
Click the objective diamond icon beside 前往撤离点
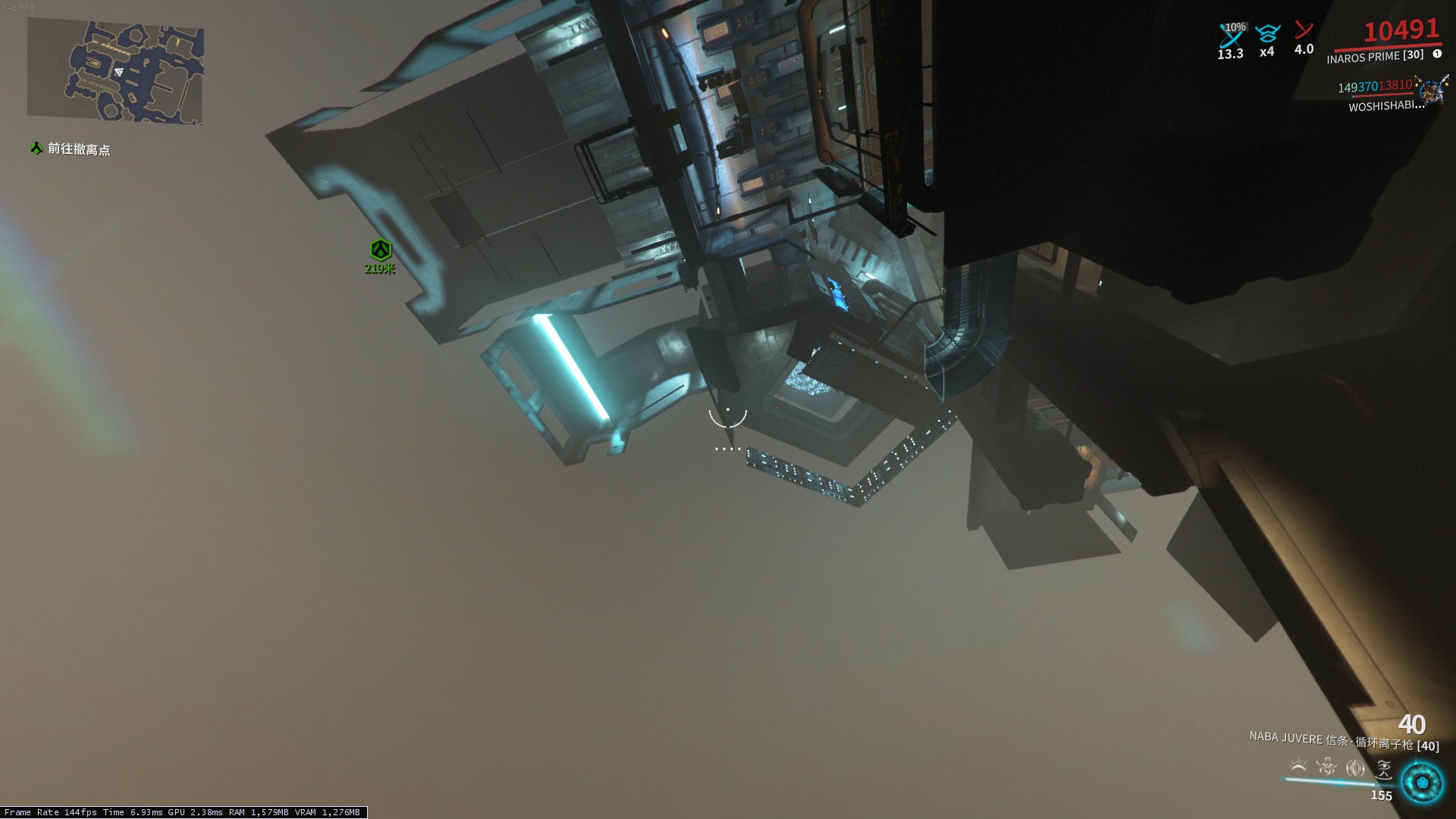pos(35,149)
